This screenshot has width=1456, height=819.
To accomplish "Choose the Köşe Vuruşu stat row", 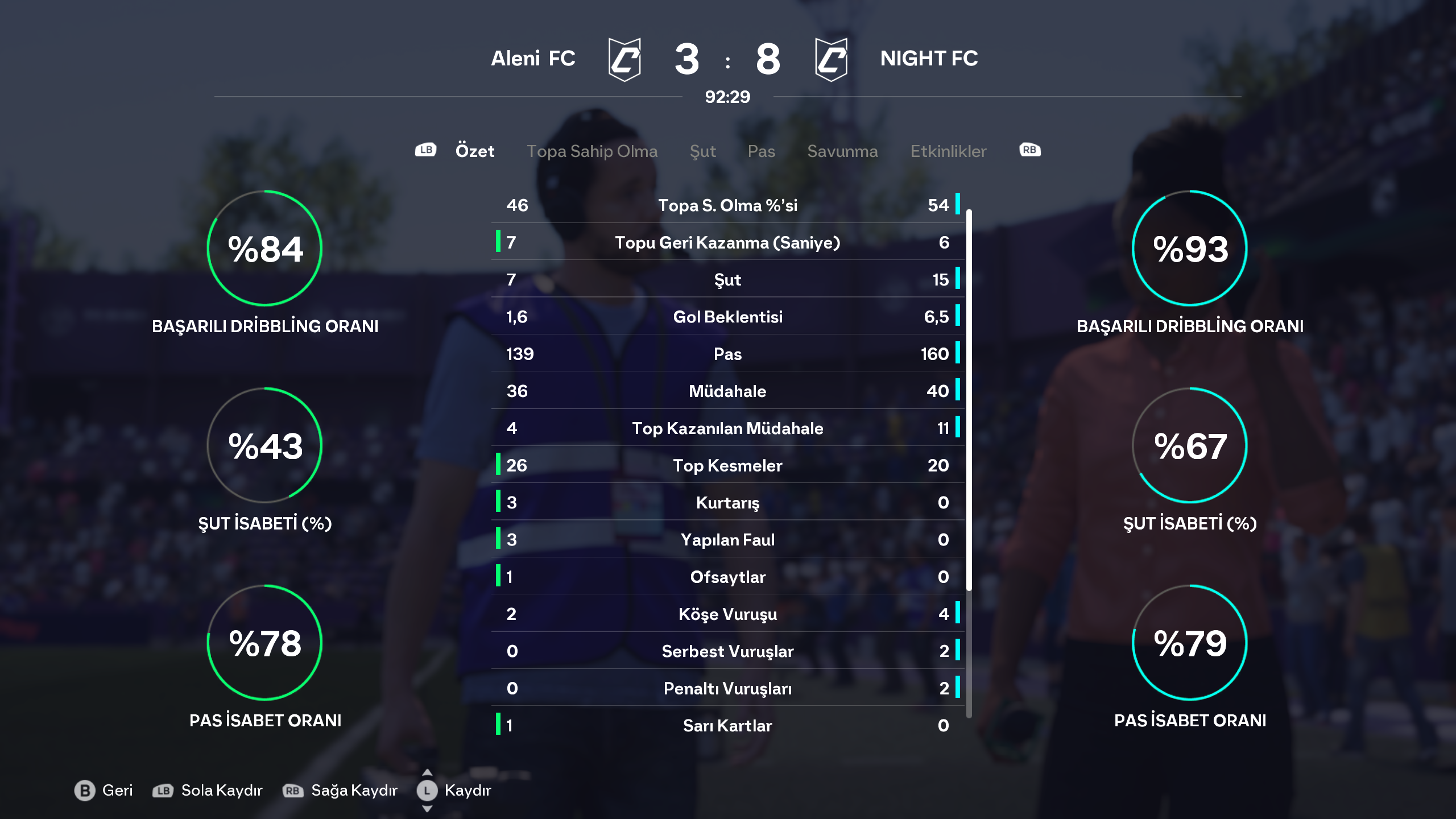I will (727, 614).
